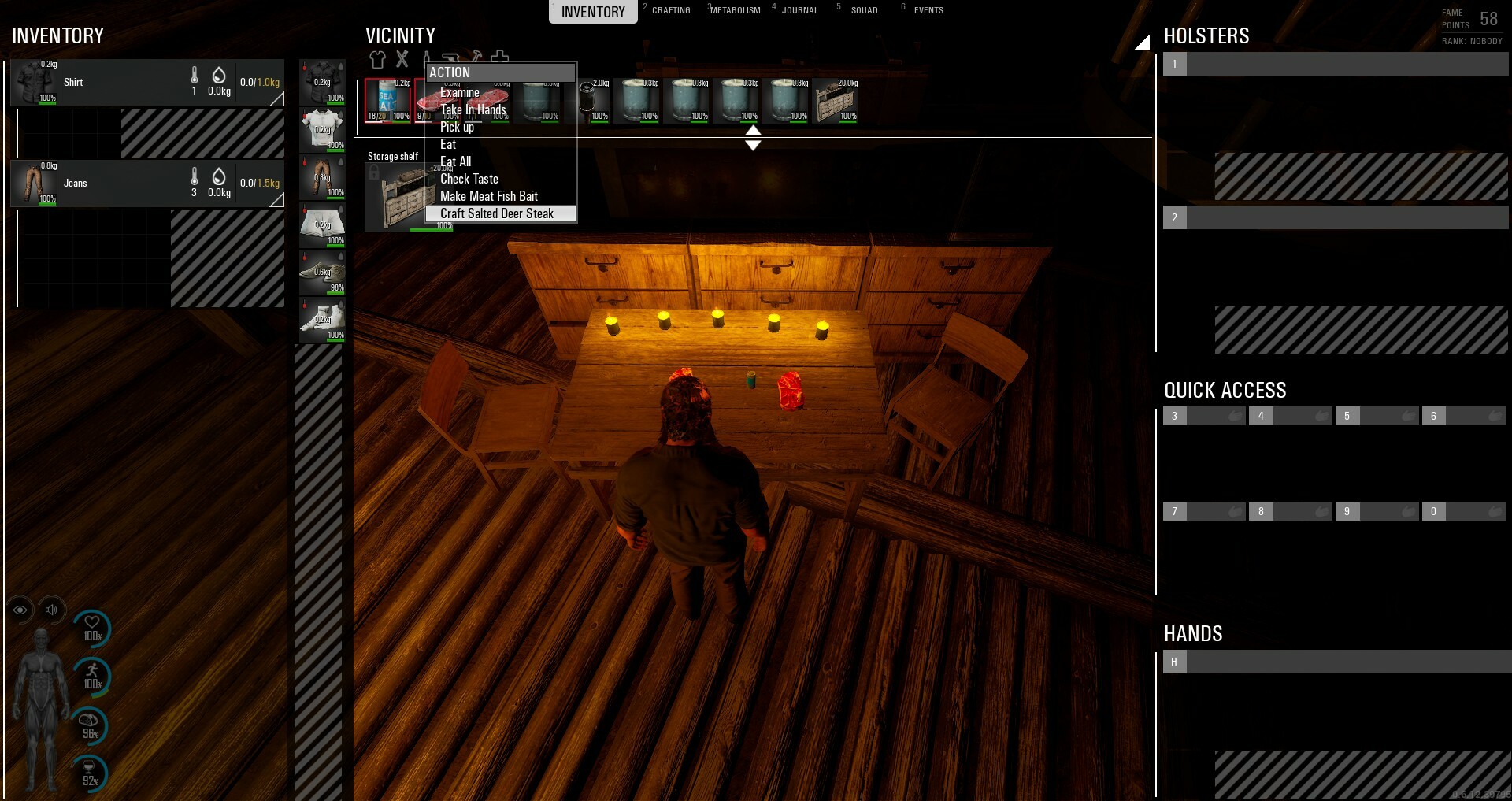Toggle the eye visibility icon
The height and width of the screenshot is (801, 1512).
20,610
